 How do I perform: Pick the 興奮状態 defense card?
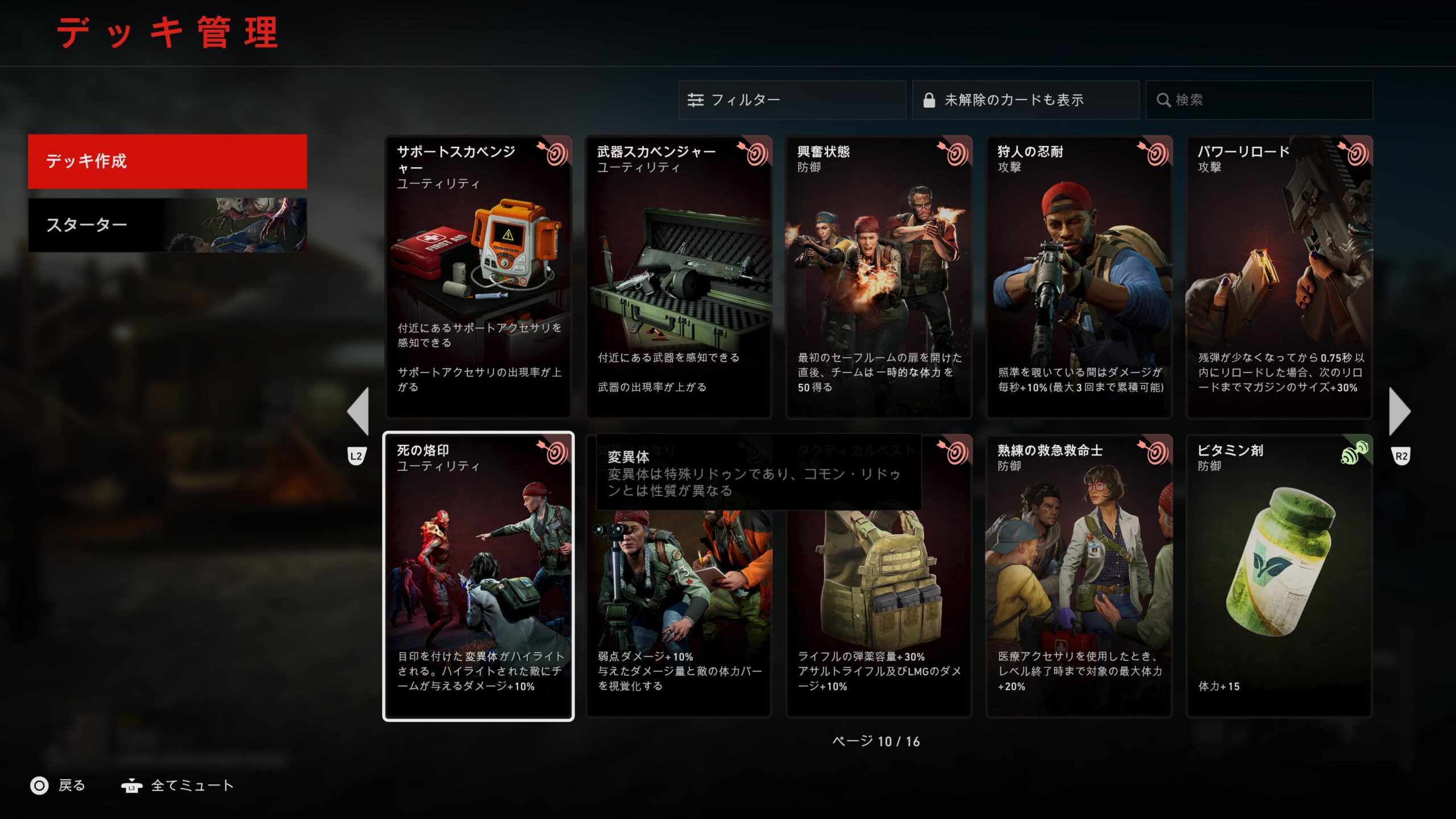pyautogui.click(x=879, y=278)
